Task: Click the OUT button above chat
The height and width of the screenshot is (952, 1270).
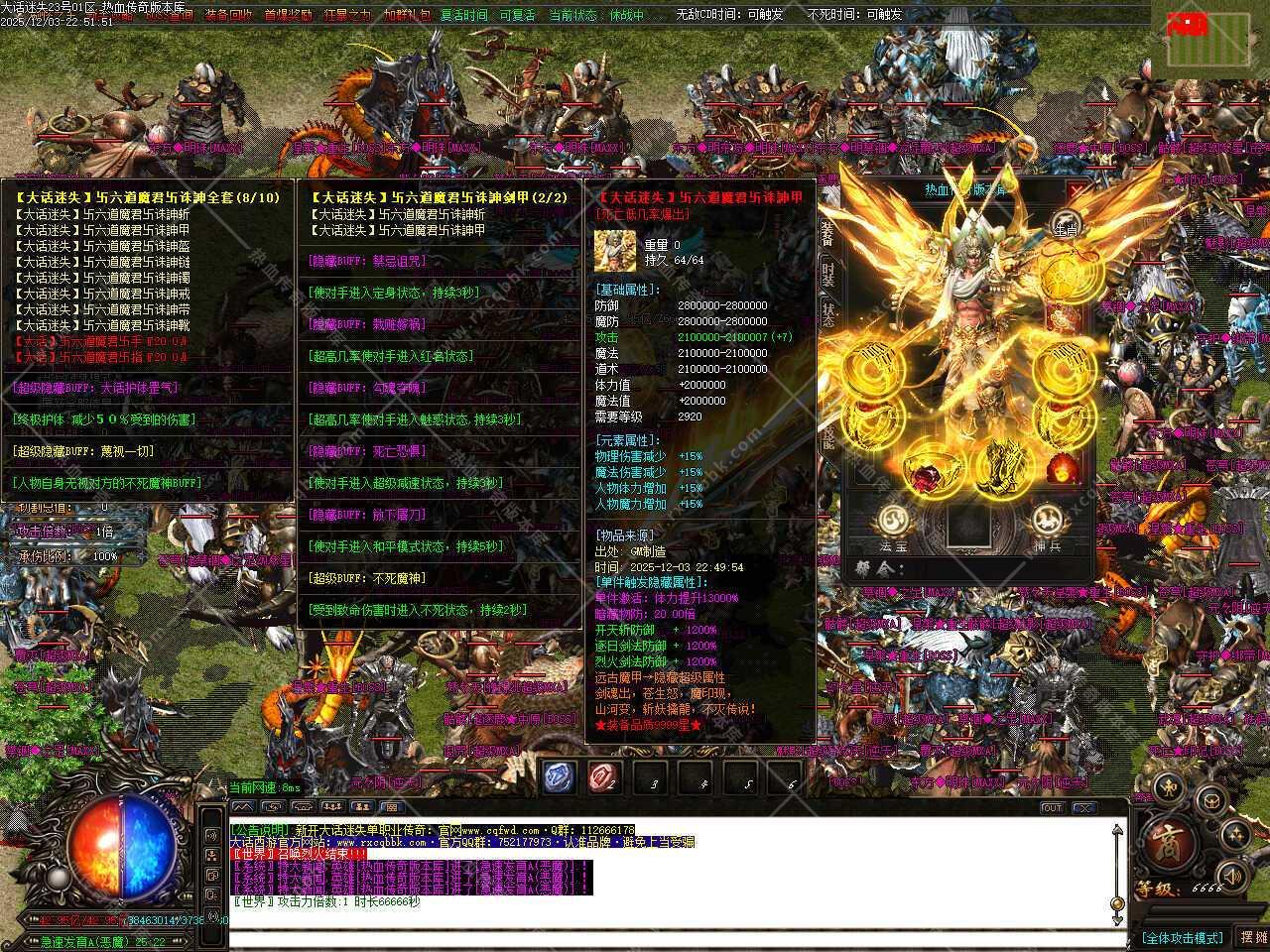Action: [x=1052, y=808]
